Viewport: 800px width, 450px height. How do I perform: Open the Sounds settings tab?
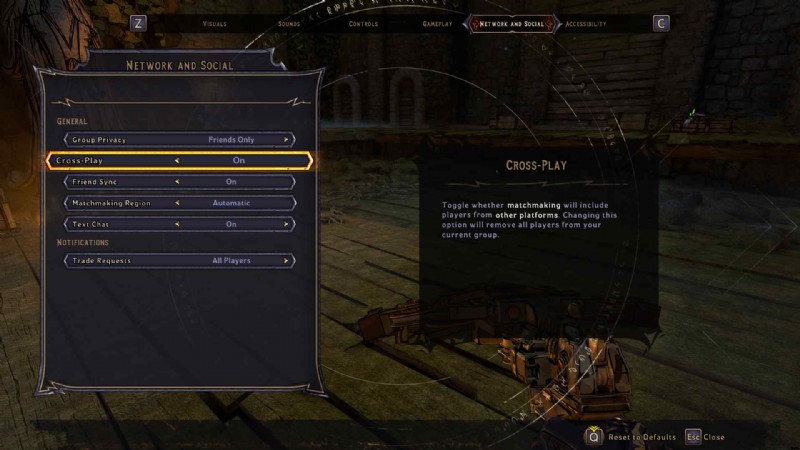click(x=289, y=23)
